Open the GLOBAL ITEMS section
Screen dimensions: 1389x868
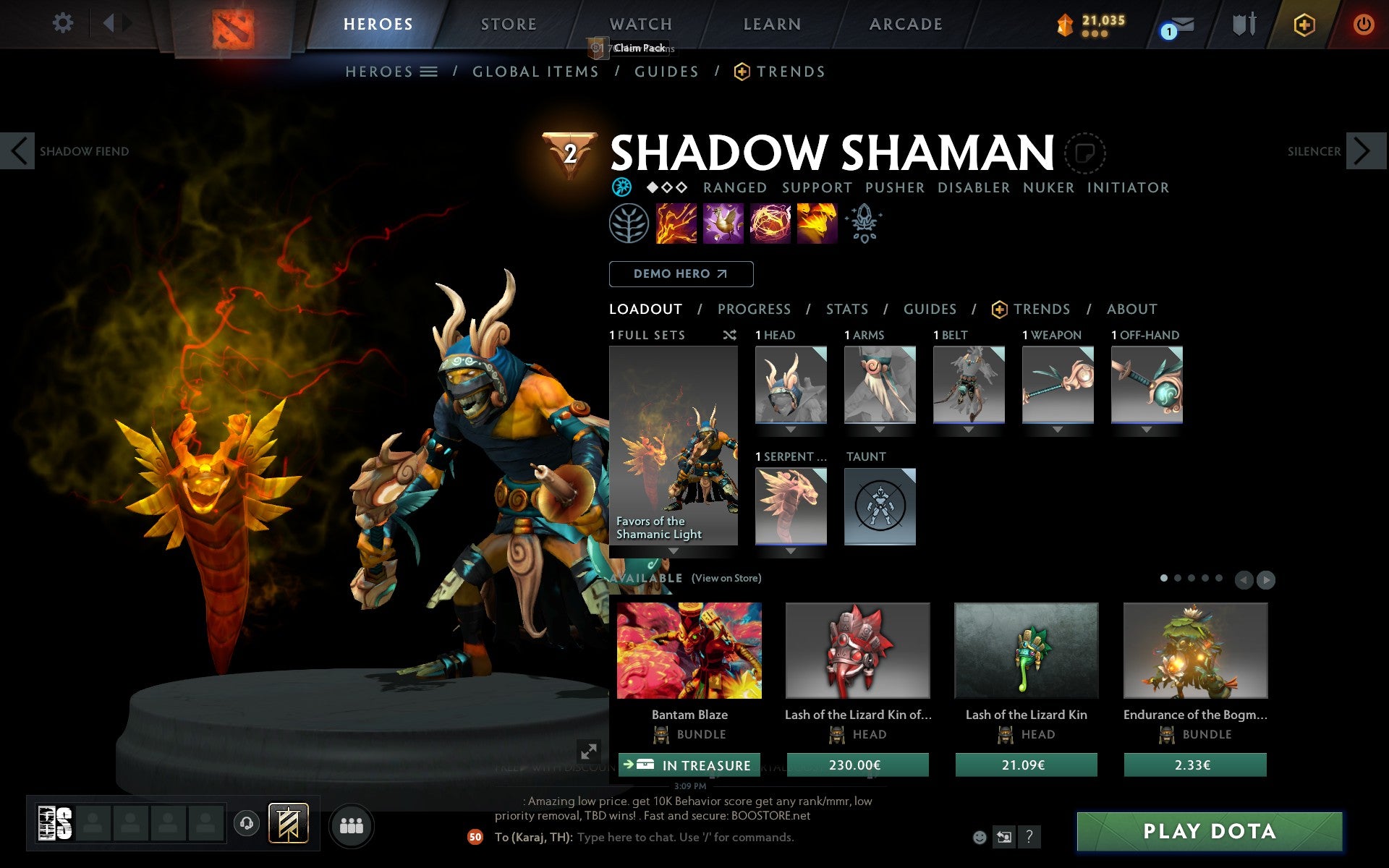535,72
